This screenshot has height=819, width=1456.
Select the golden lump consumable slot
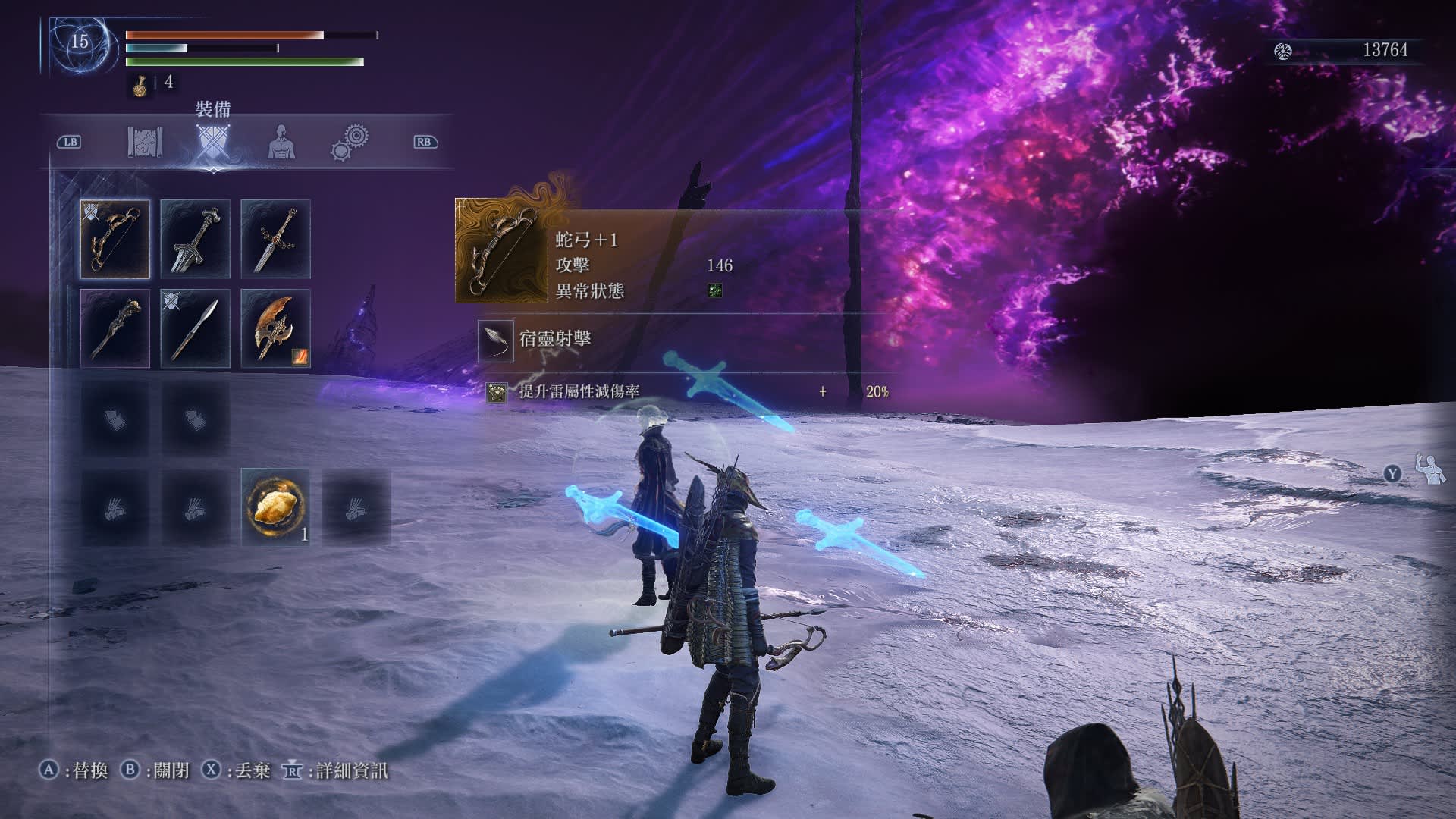tap(275, 507)
